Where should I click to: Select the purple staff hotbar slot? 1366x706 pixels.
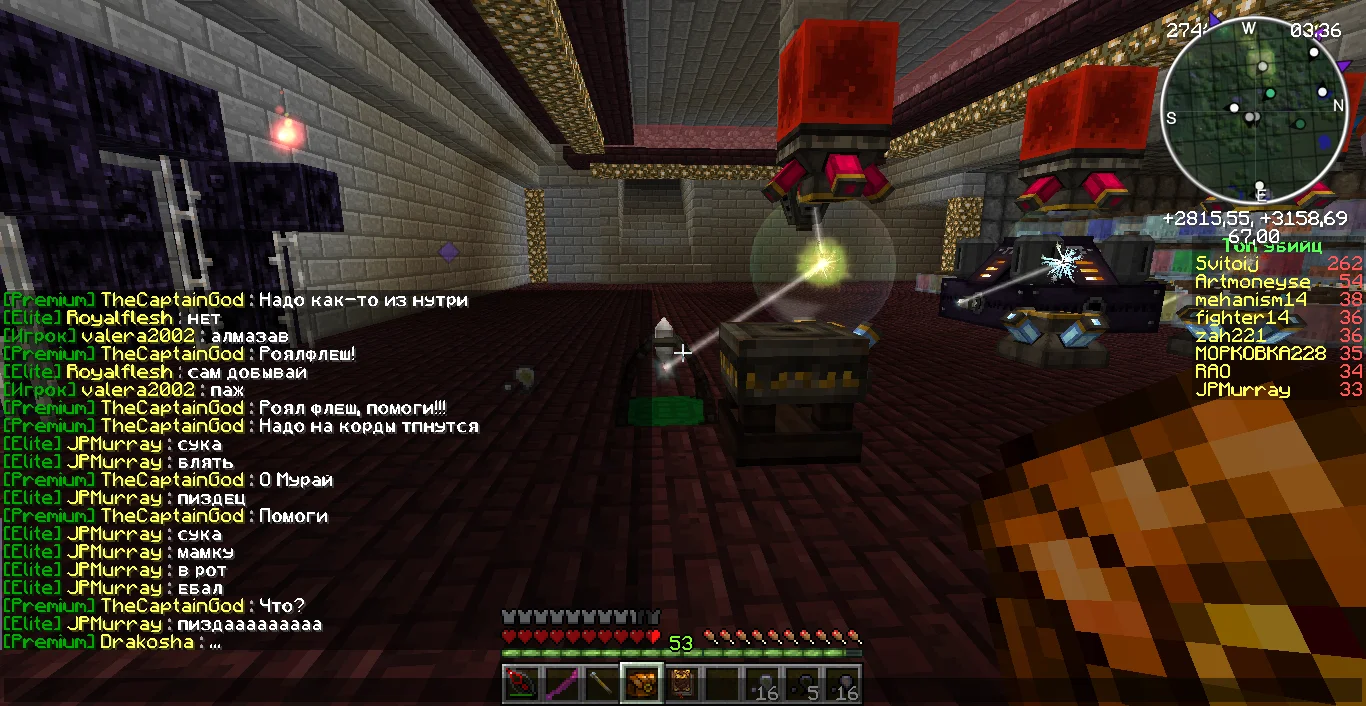560,685
